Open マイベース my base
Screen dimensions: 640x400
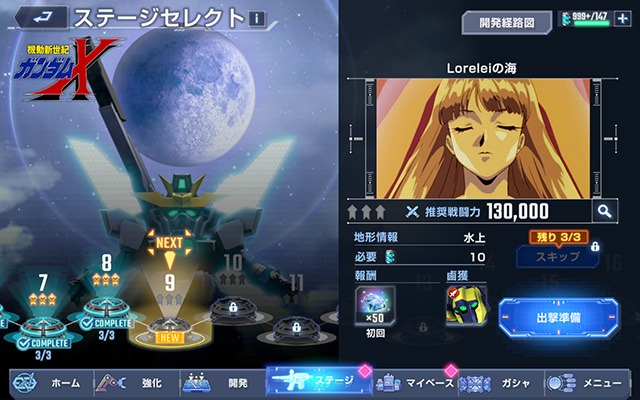[418, 382]
